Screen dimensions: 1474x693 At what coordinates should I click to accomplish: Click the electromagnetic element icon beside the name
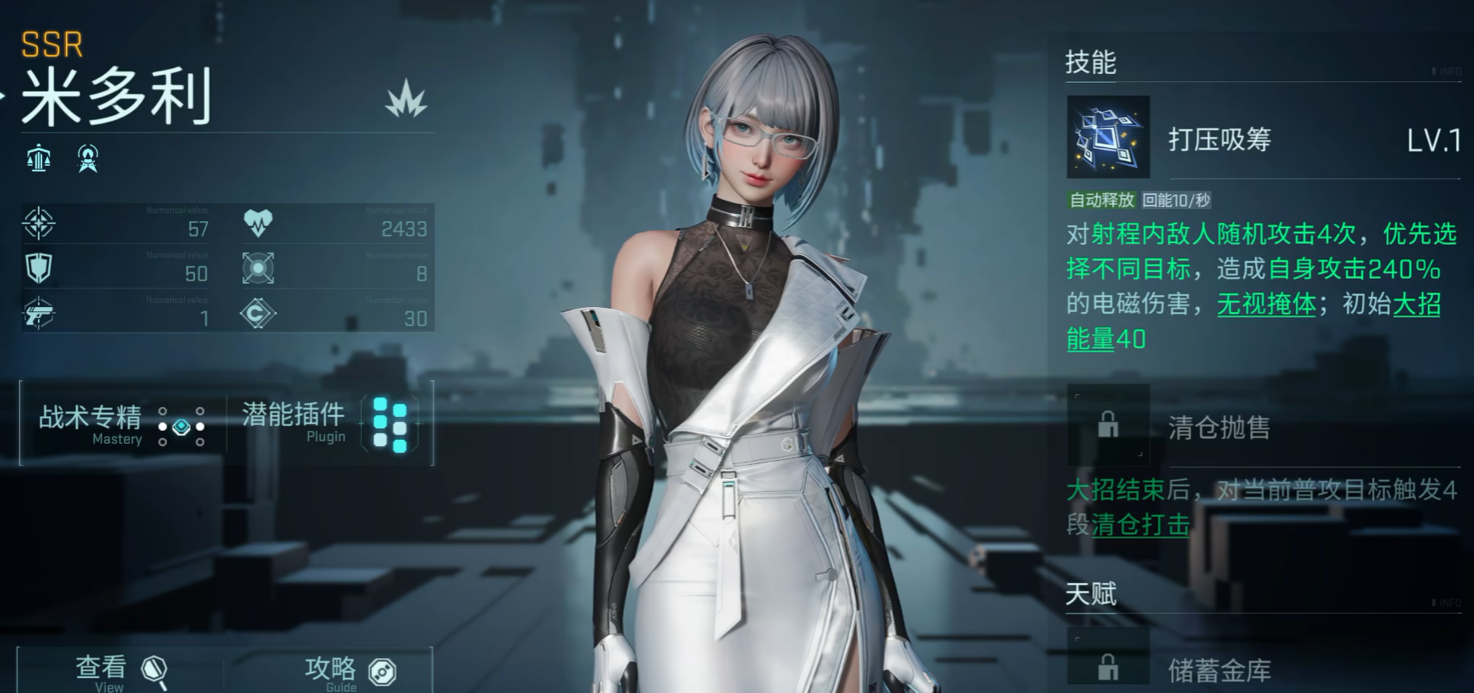407,99
